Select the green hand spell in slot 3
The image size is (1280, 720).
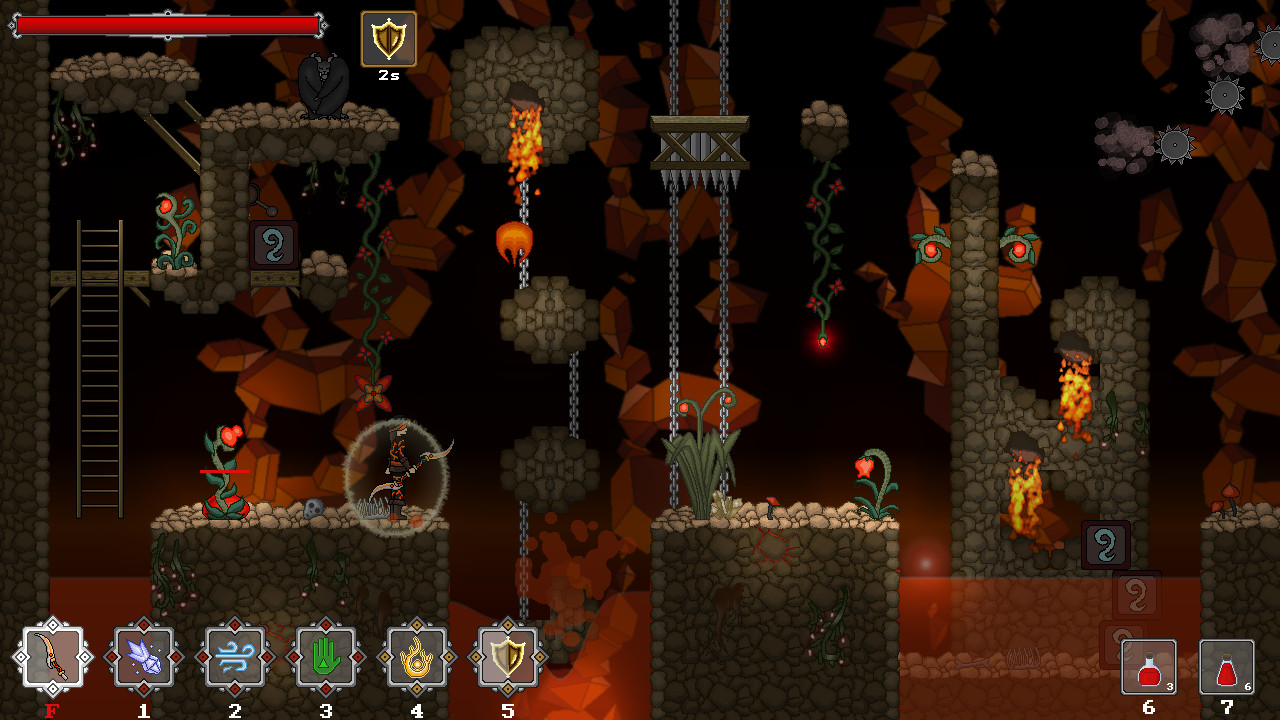coord(325,658)
